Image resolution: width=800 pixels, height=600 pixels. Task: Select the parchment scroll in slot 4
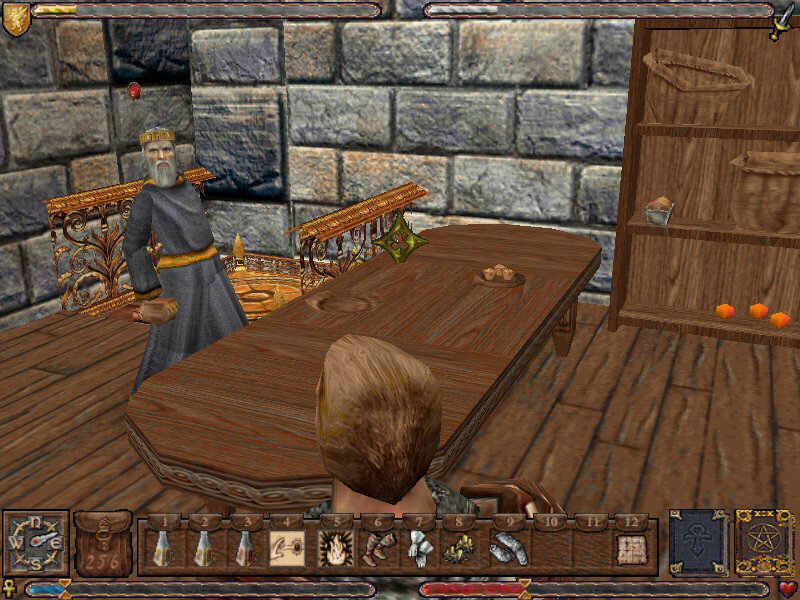pos(284,548)
